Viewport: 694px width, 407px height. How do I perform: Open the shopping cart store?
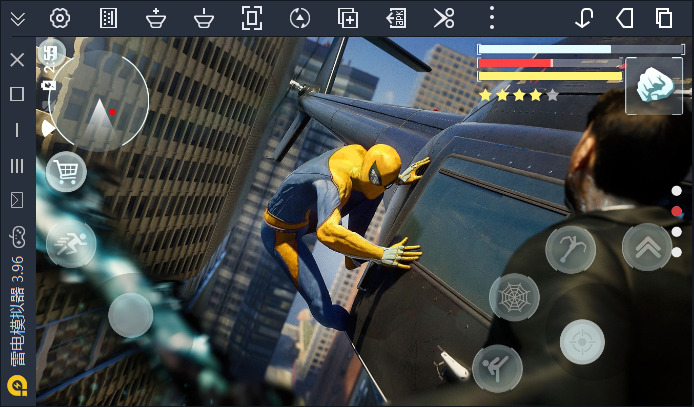point(66,172)
